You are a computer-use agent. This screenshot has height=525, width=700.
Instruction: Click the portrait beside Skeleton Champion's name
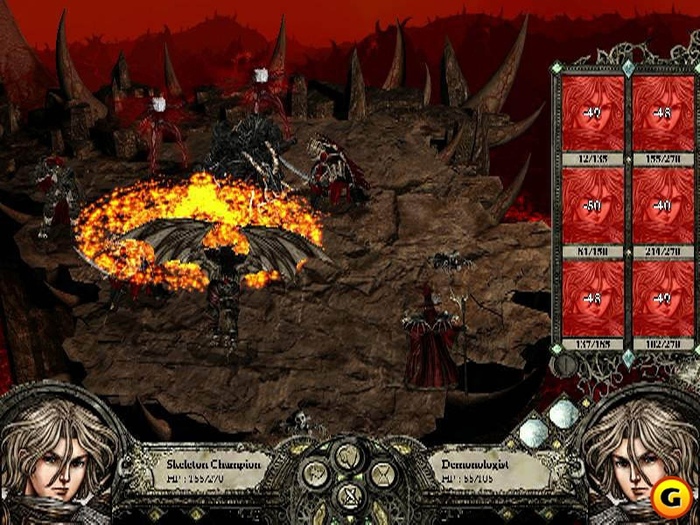(57, 458)
